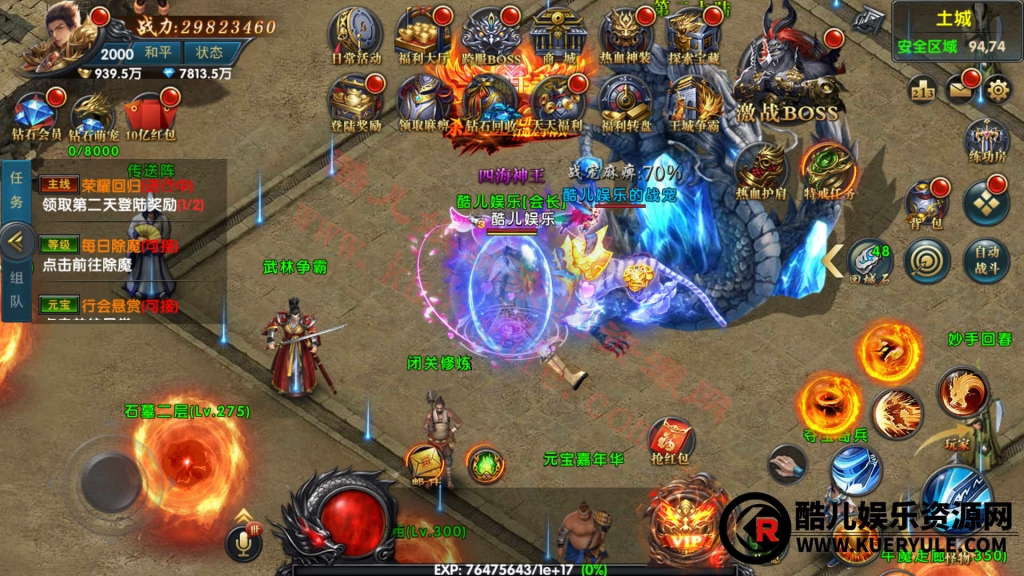This screenshot has height=576, width=1024.
Task: Select the 每日除魔 quest entry
Action: point(130,254)
